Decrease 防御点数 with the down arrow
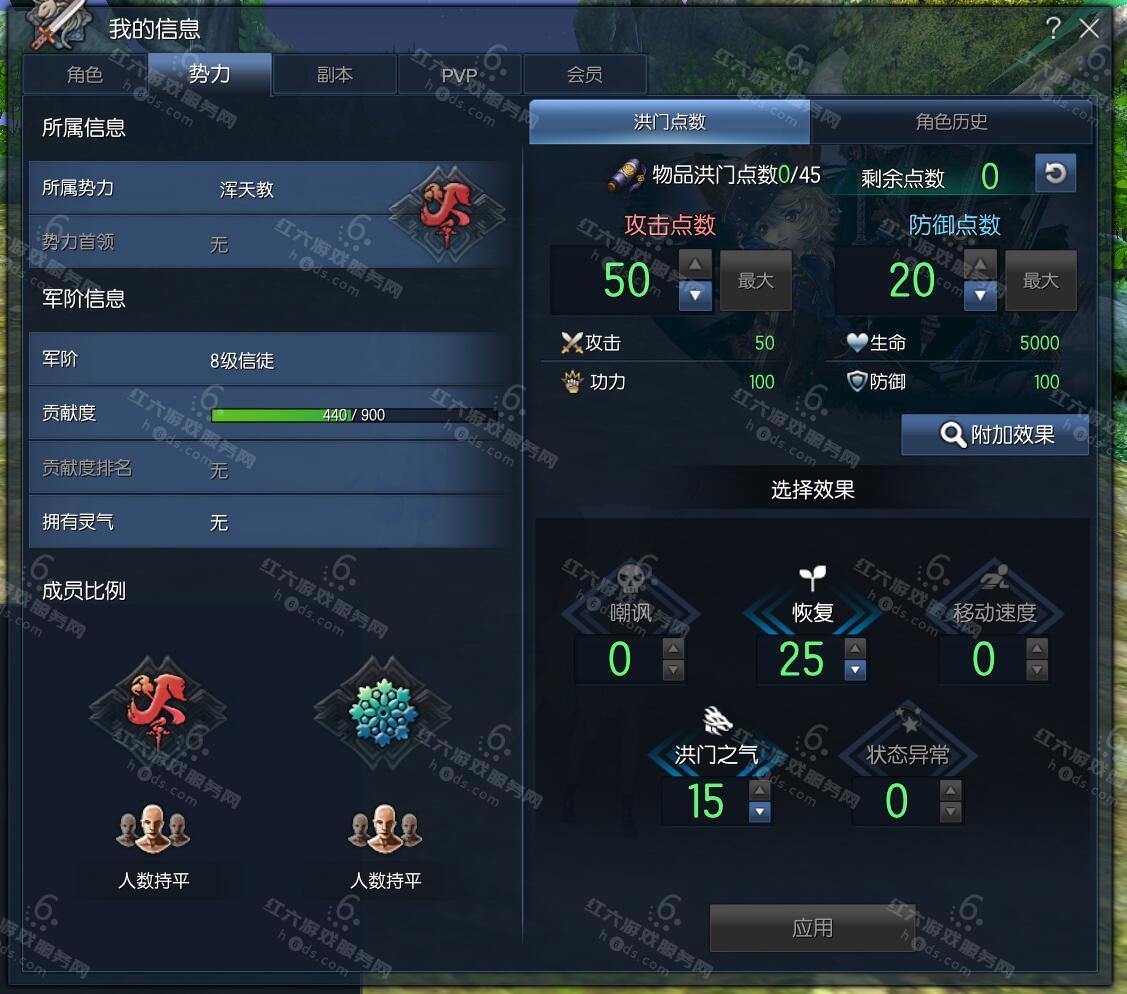Screen dimensions: 1127x994 click(x=980, y=295)
